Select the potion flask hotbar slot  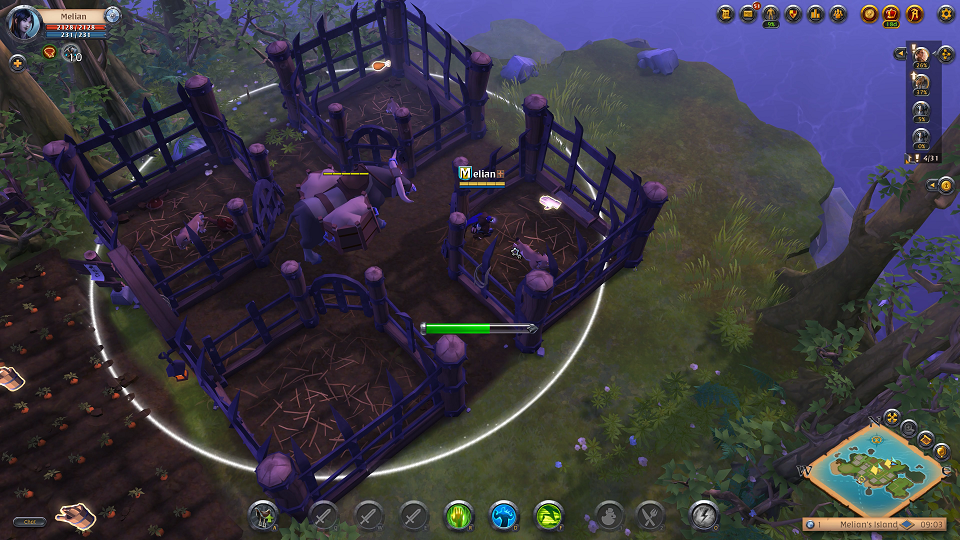[608, 515]
